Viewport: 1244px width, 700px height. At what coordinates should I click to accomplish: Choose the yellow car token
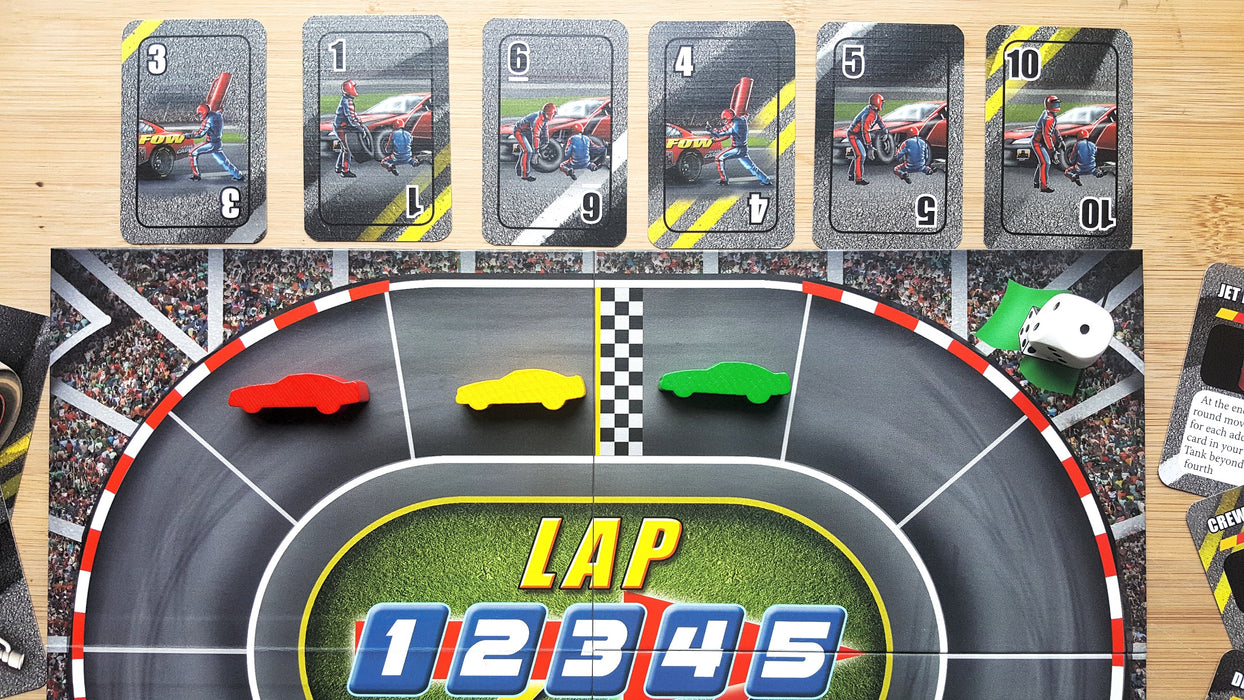521,389
